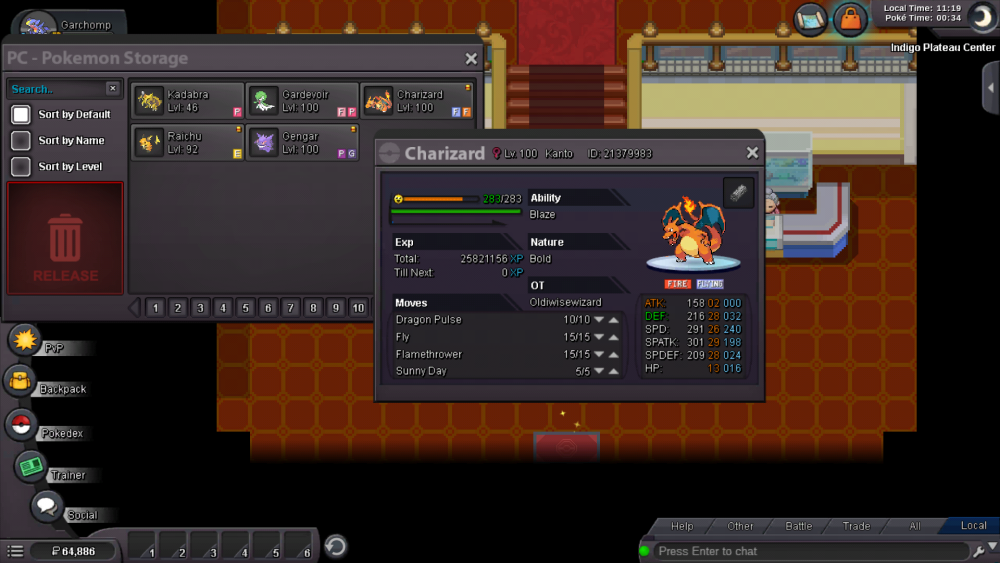1000x563 pixels.
Task: Open the PvP menu
Action: click(x=24, y=340)
